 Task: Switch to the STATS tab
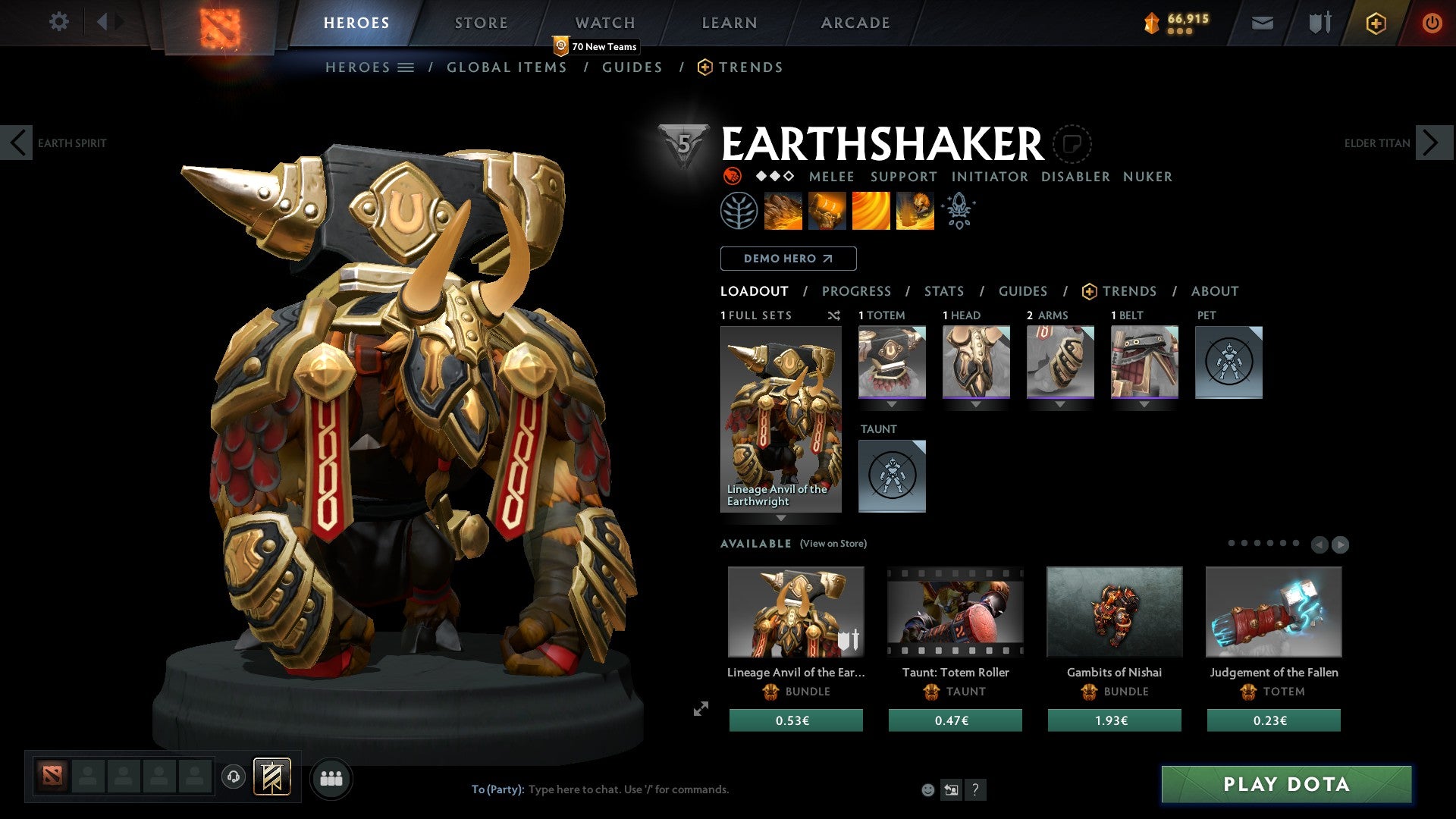[x=943, y=291]
